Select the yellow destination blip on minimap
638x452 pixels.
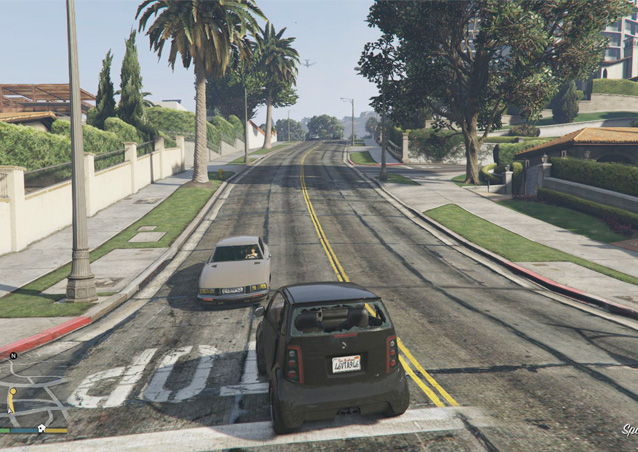(x=13, y=391)
